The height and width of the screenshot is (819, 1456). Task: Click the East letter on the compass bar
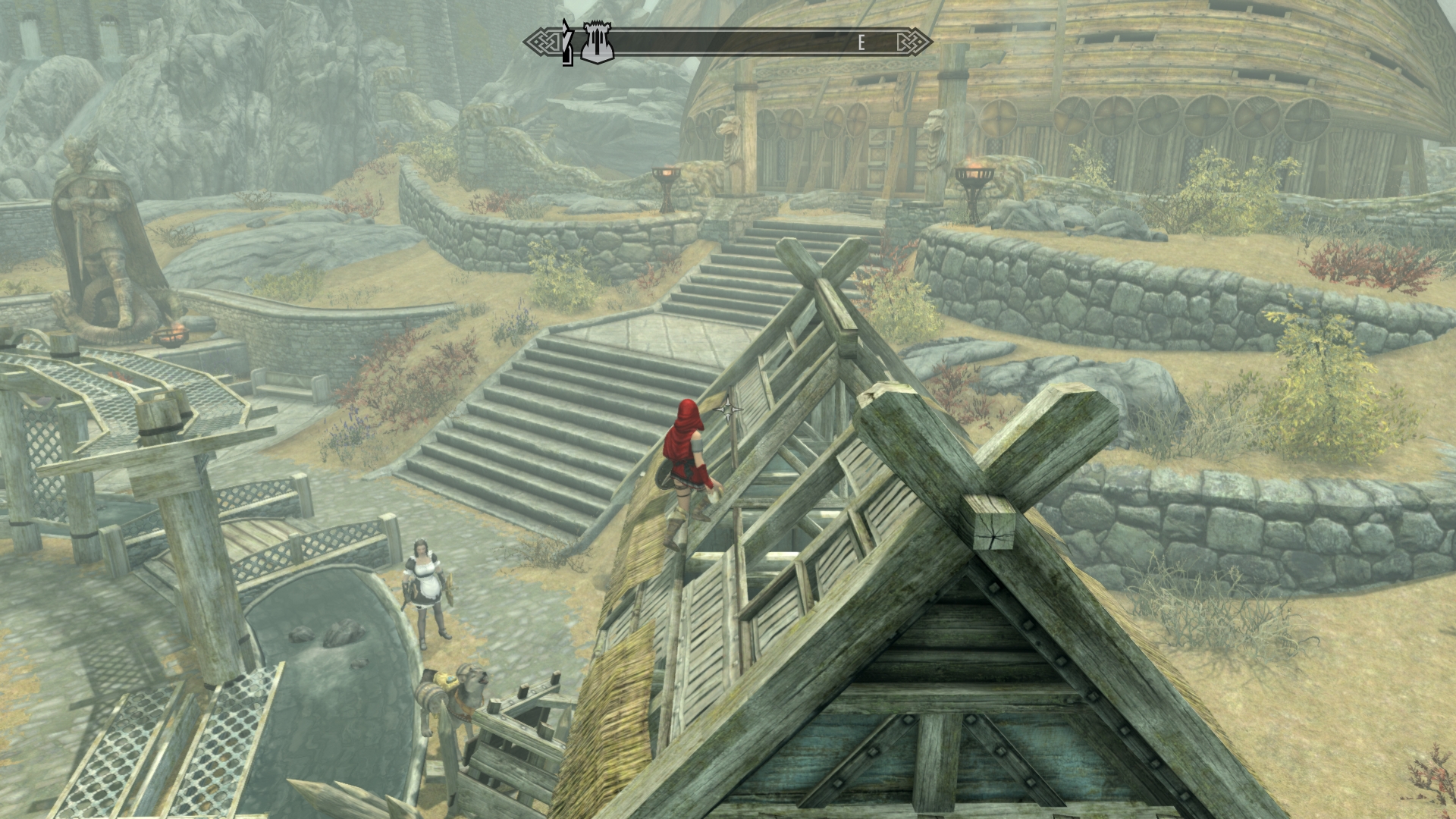point(861,43)
